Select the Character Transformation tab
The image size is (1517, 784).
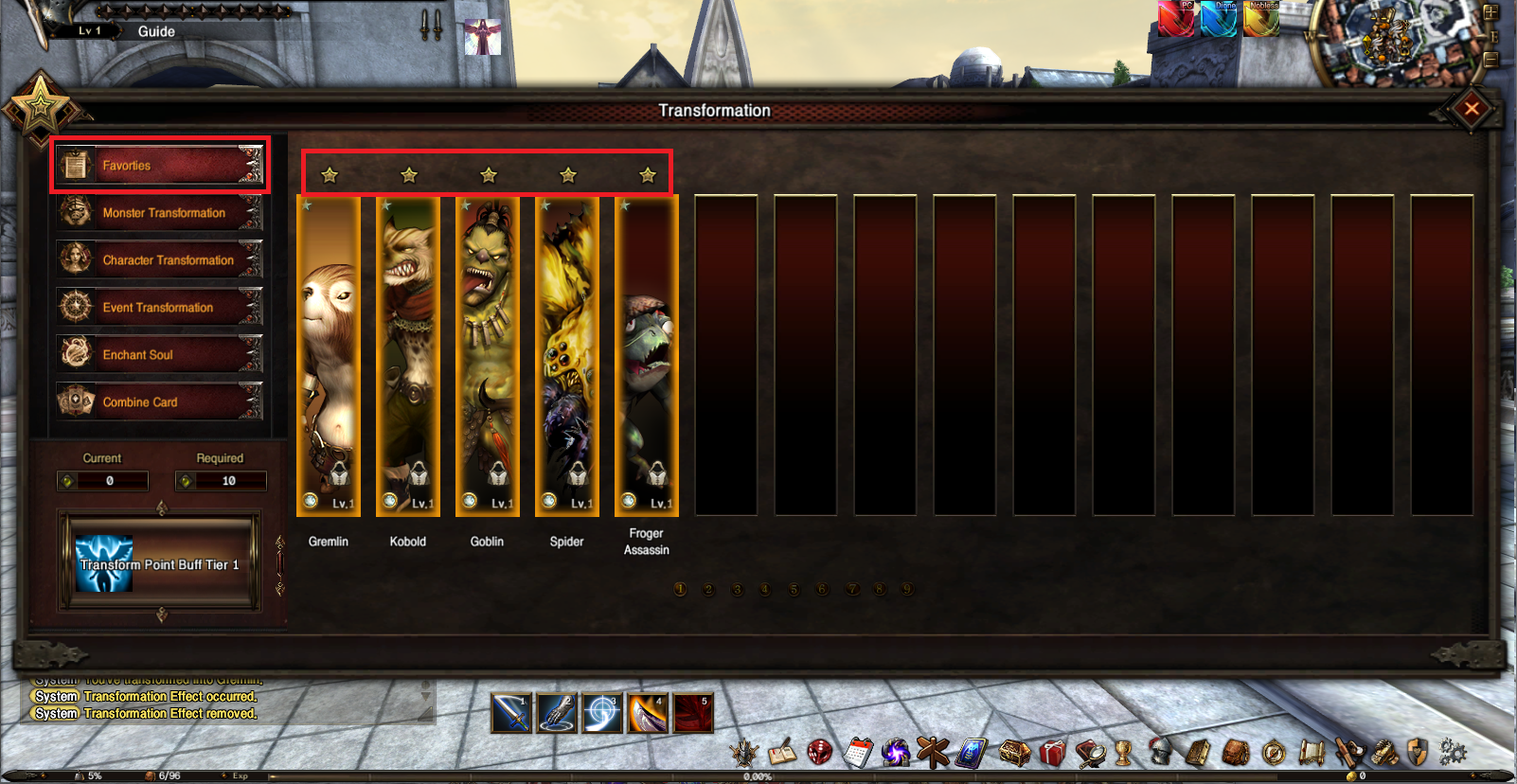click(159, 260)
